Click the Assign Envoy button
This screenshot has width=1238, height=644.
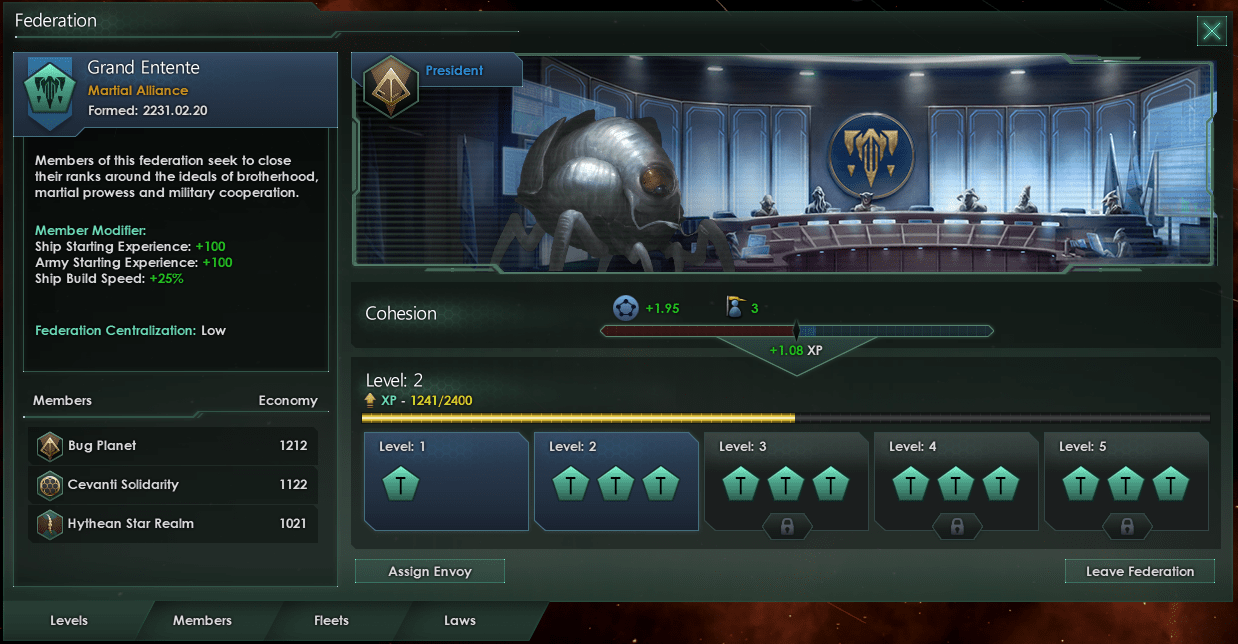pos(430,571)
